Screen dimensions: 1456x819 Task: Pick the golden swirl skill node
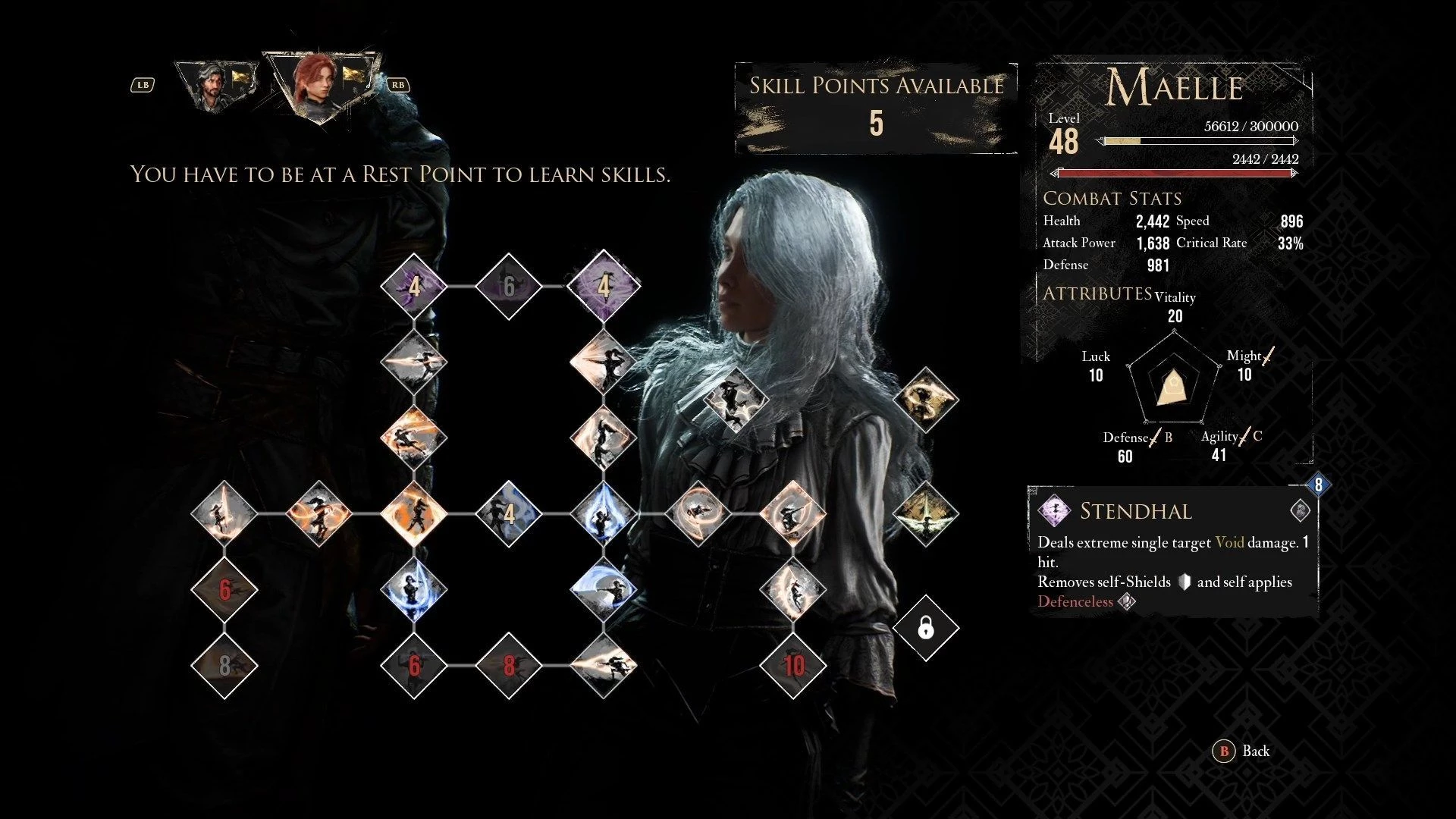(x=926, y=400)
